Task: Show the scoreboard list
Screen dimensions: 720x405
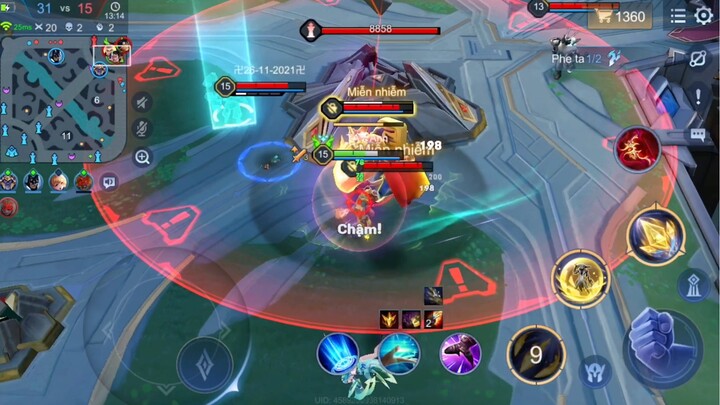Action: (679, 16)
